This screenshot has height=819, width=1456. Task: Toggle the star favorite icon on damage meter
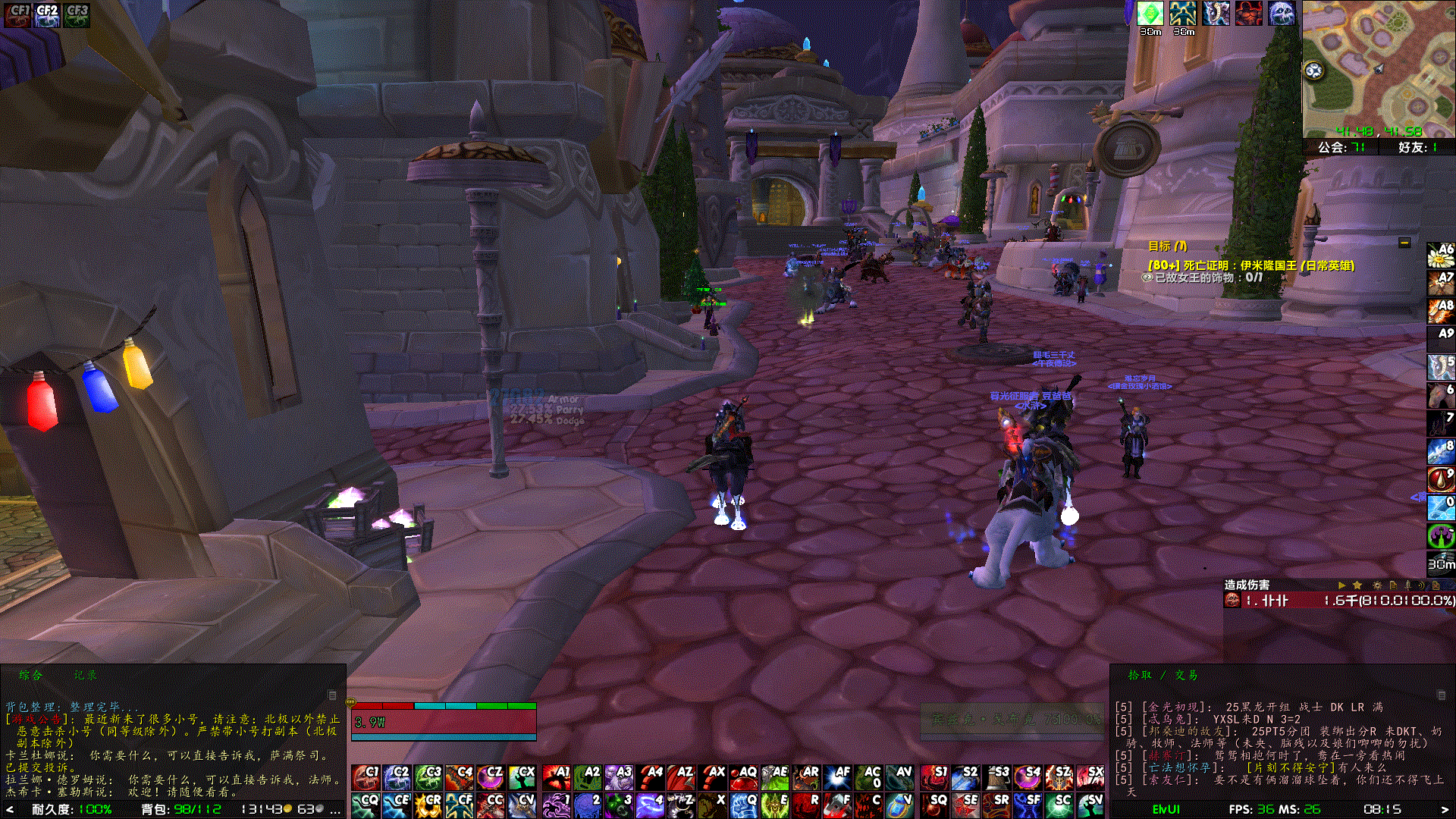[1358, 585]
